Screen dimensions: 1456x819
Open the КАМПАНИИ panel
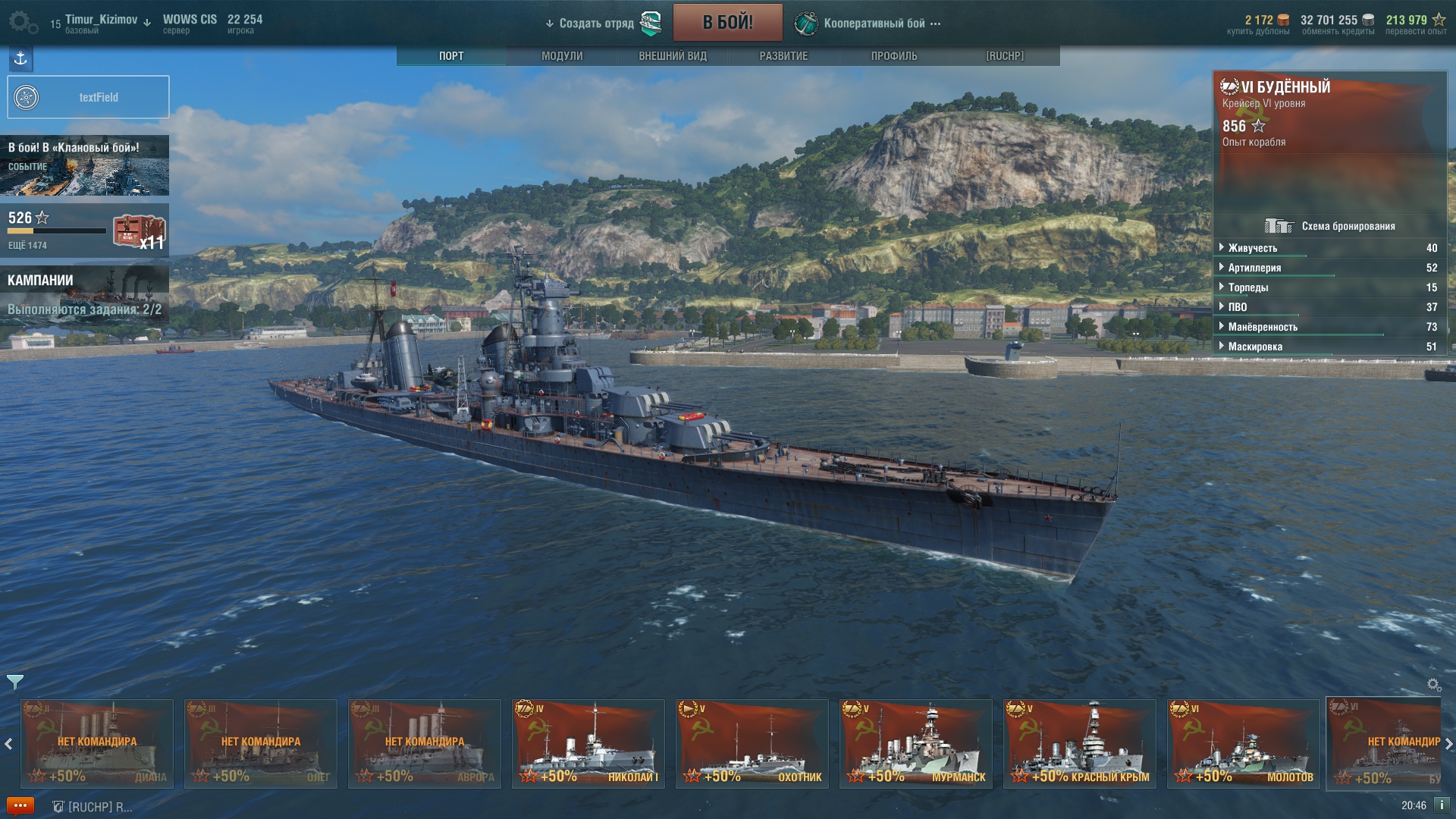tap(85, 294)
